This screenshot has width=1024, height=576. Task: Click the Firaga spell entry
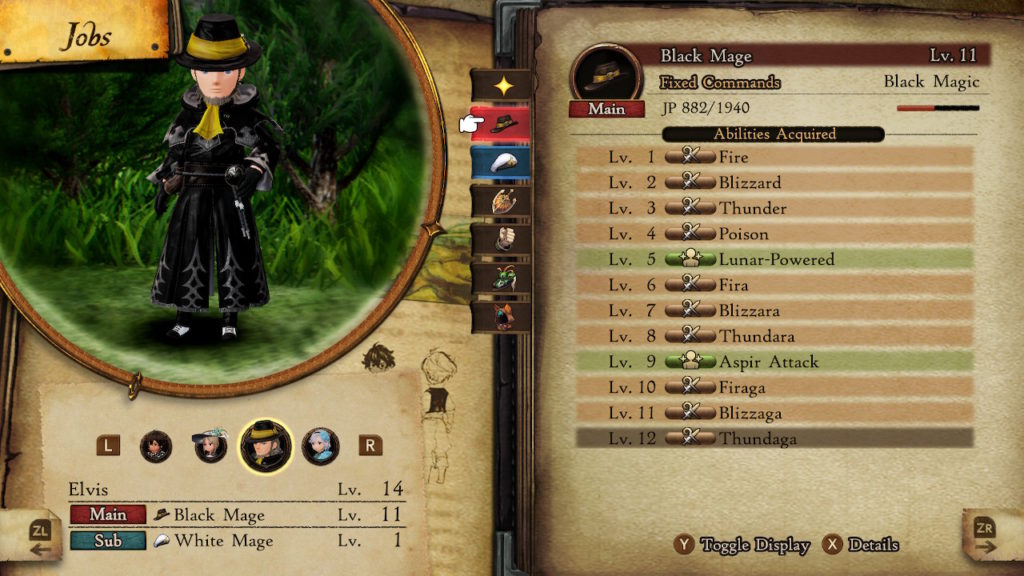(774, 387)
